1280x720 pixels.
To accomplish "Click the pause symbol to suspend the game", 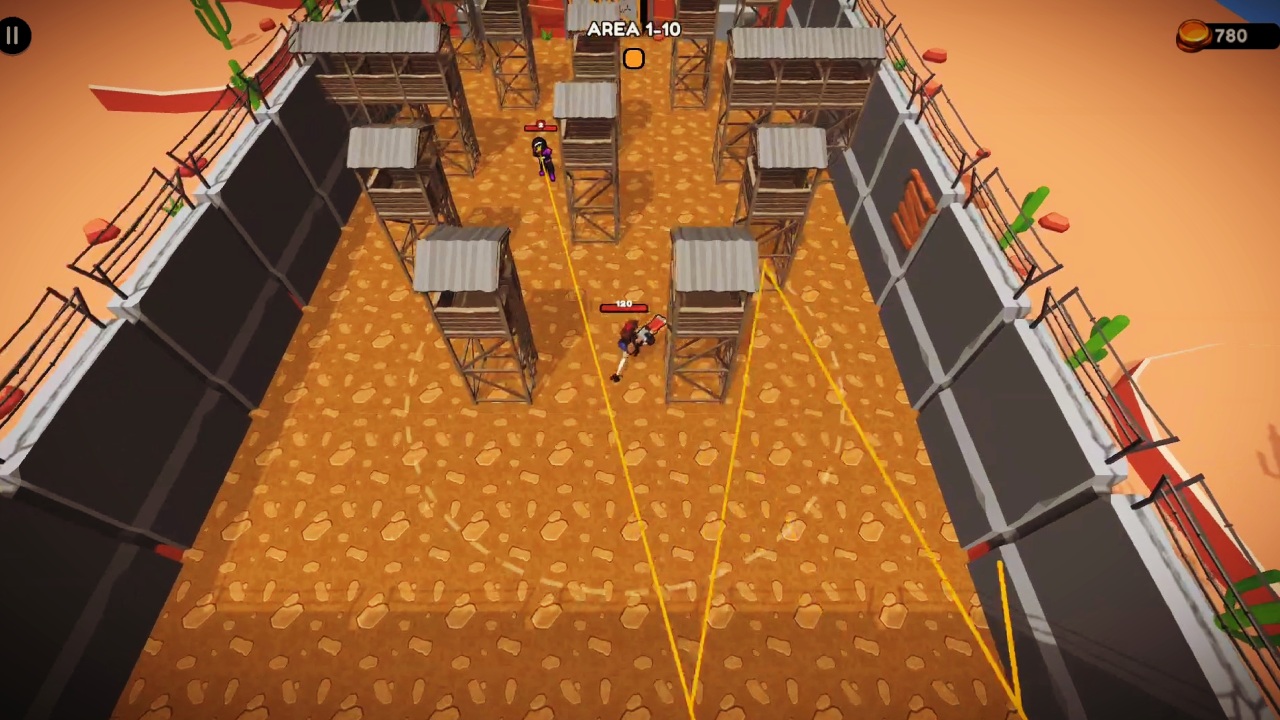I will click(14, 35).
